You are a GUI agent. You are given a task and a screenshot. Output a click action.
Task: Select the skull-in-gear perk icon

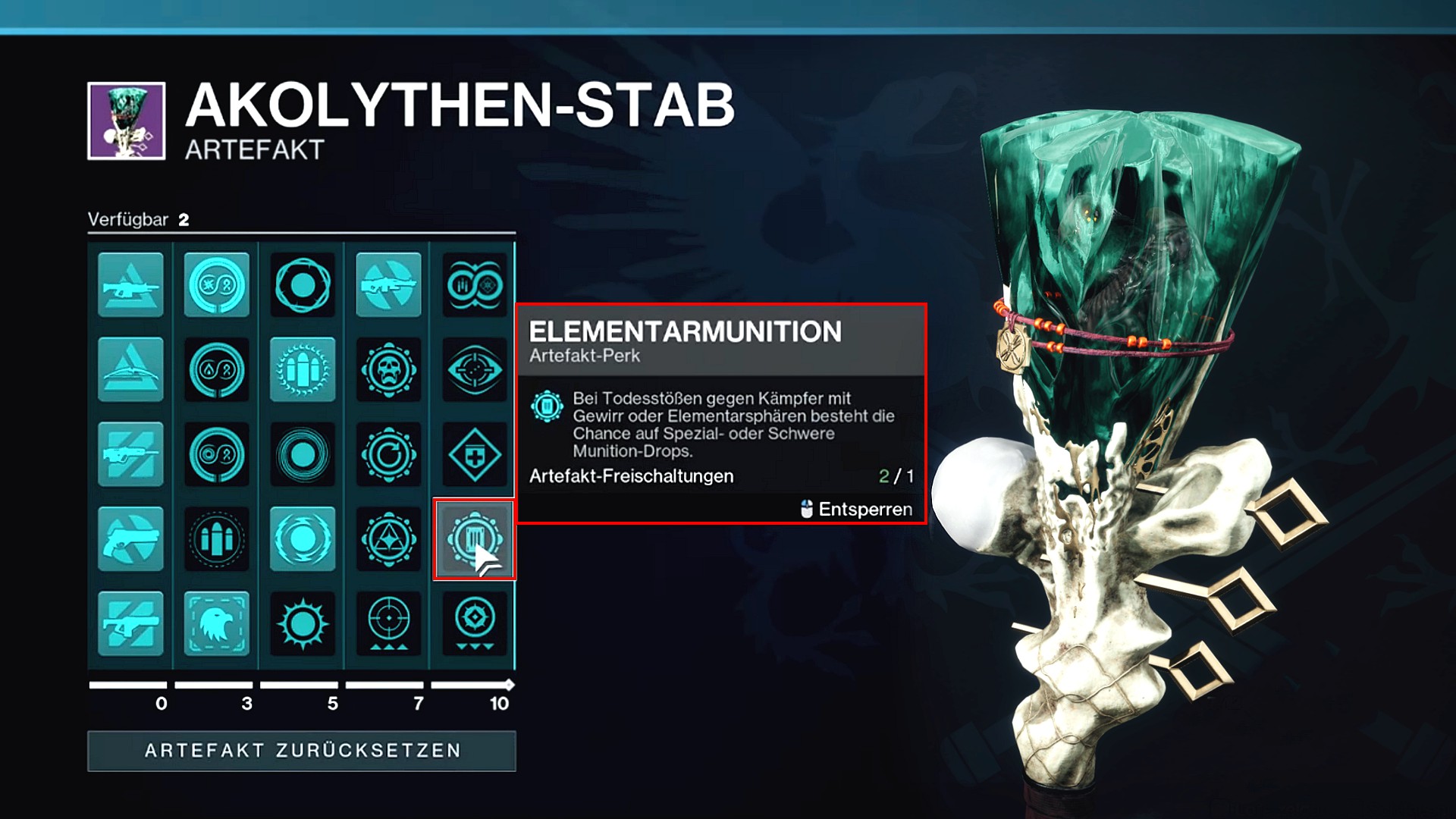388,370
